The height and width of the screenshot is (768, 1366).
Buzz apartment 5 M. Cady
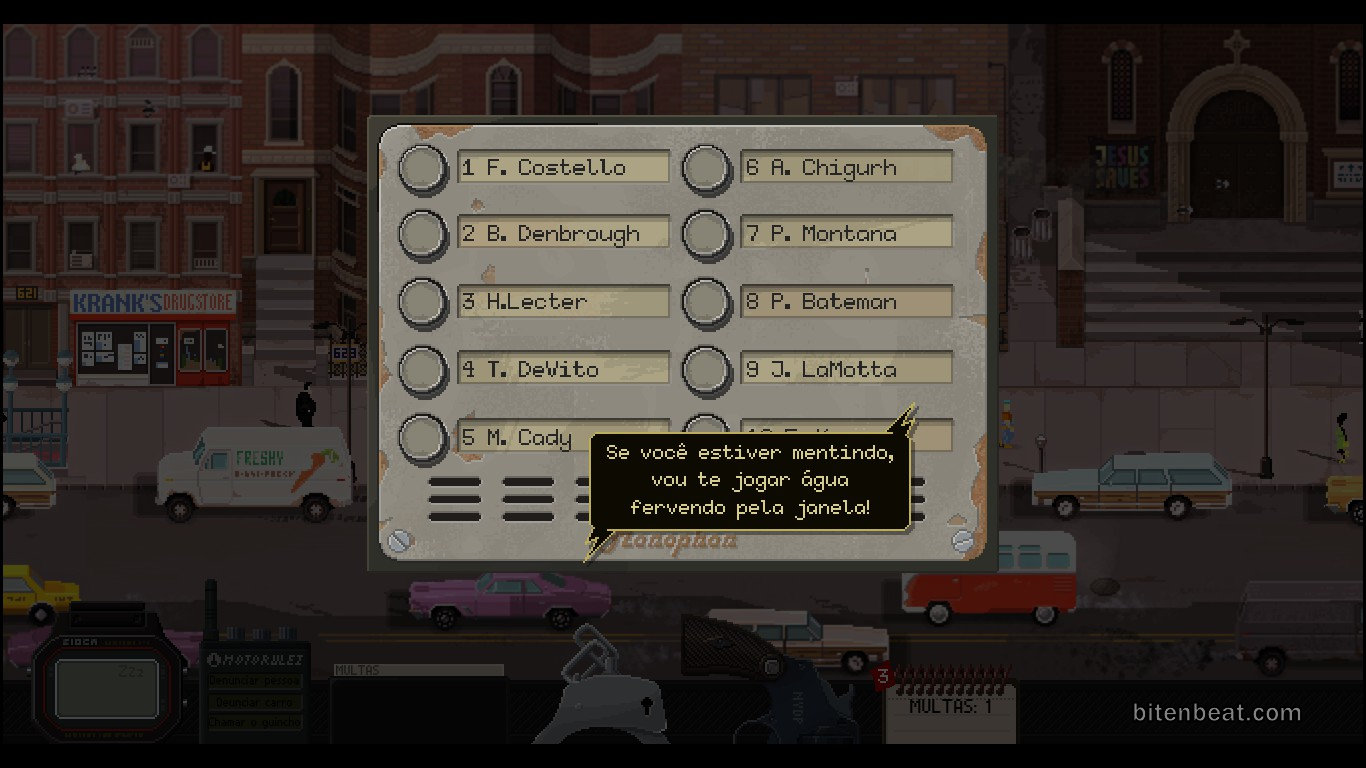423,438
